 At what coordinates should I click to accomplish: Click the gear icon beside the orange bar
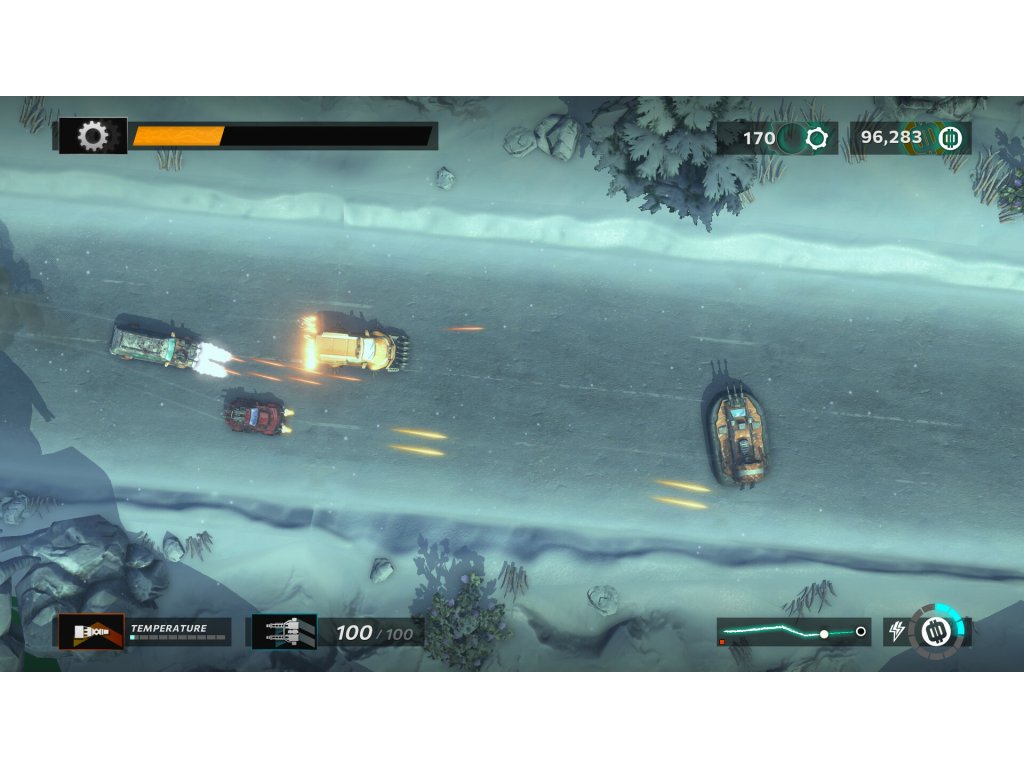[93, 136]
